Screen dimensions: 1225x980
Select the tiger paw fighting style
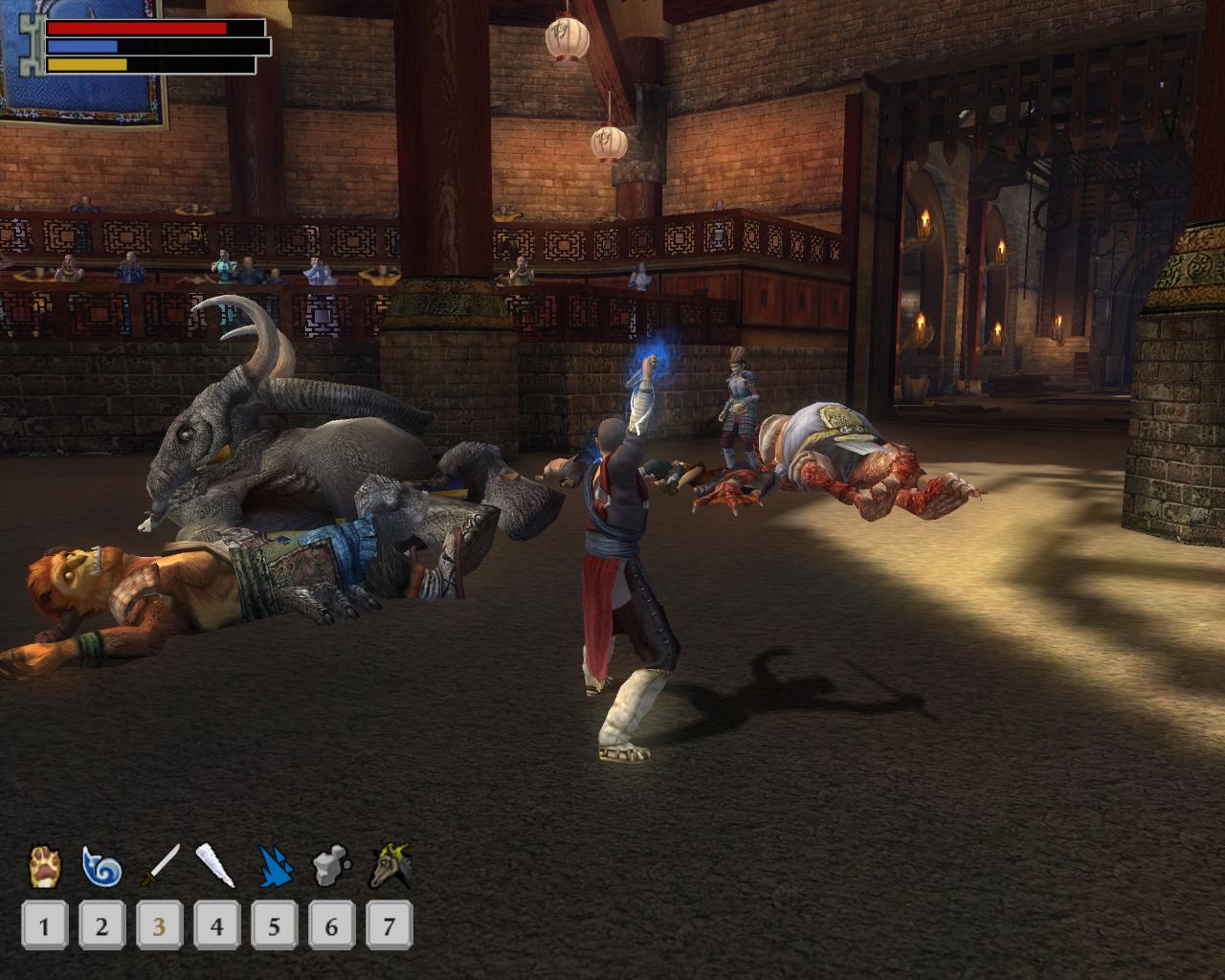[44, 866]
